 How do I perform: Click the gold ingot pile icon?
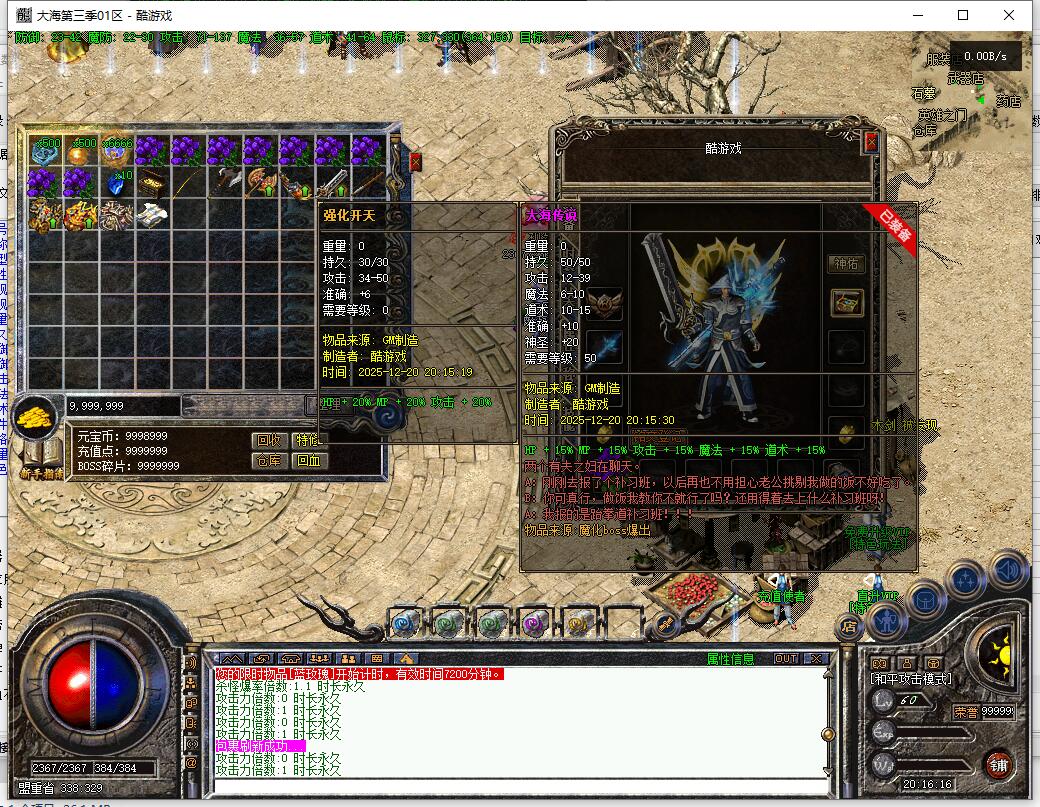40,412
